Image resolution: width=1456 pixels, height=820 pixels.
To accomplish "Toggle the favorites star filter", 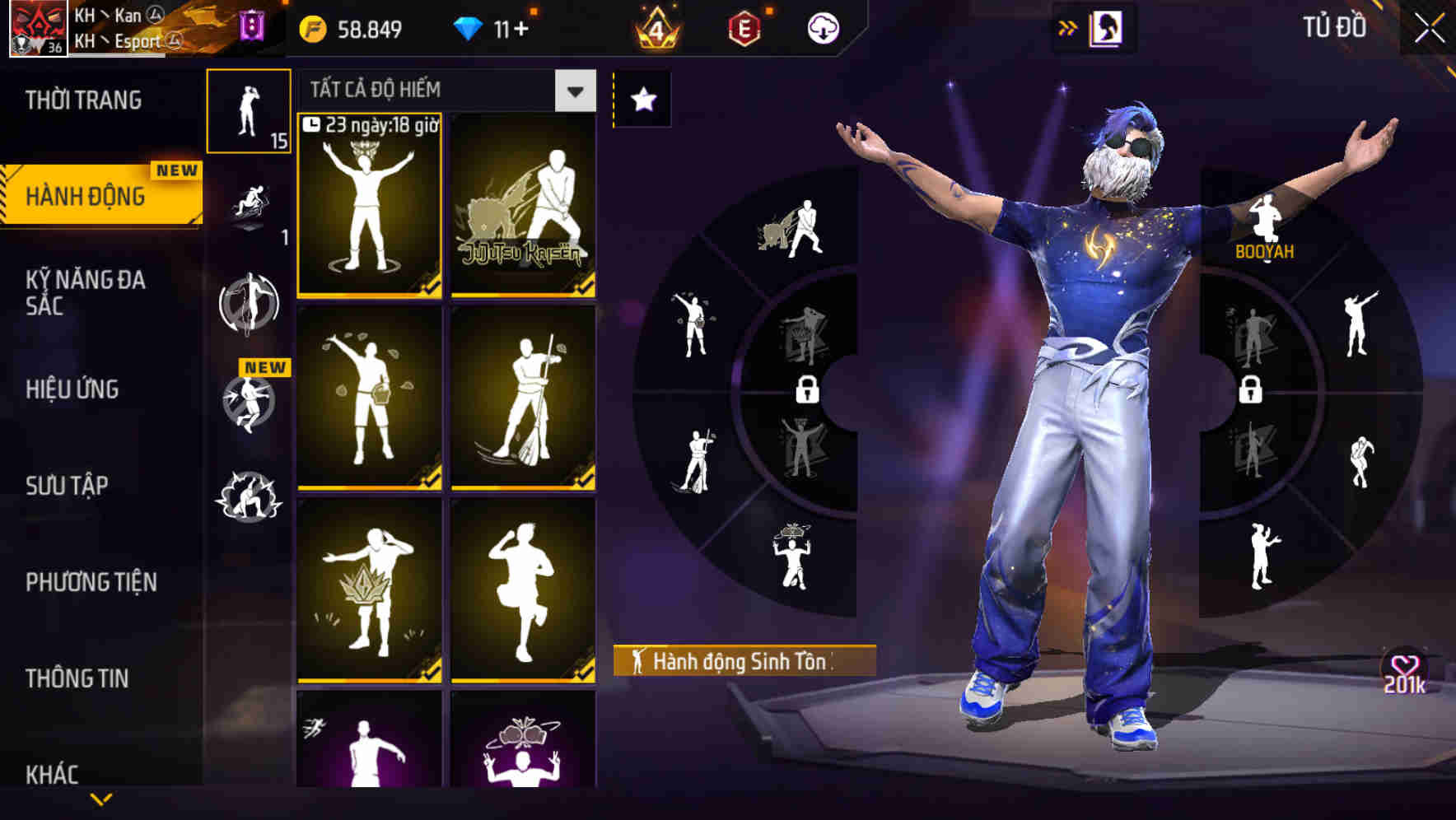I will coord(642,99).
